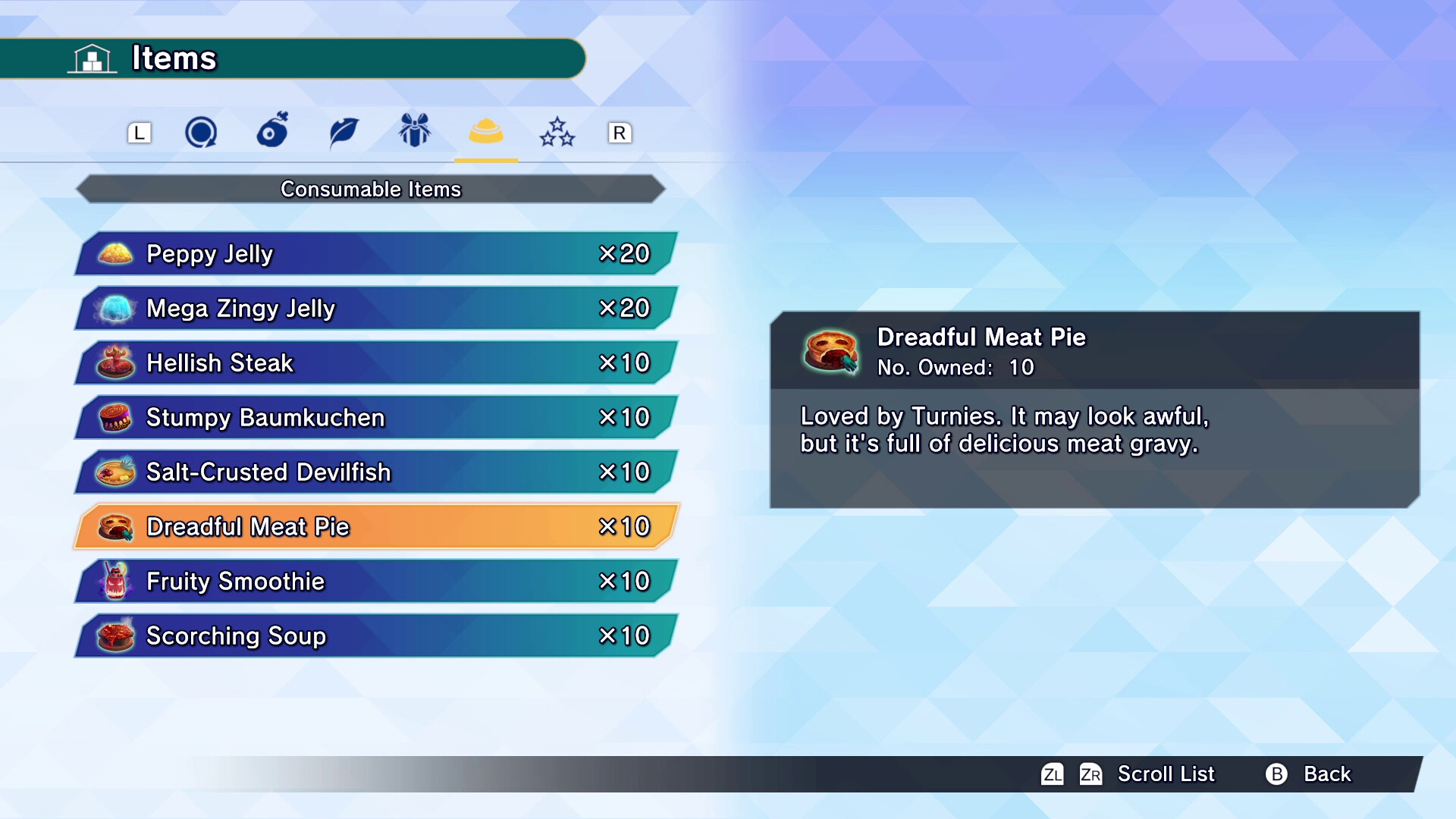Click the Fruity Smoothie item icon
The height and width of the screenshot is (819, 1456).
click(x=114, y=582)
